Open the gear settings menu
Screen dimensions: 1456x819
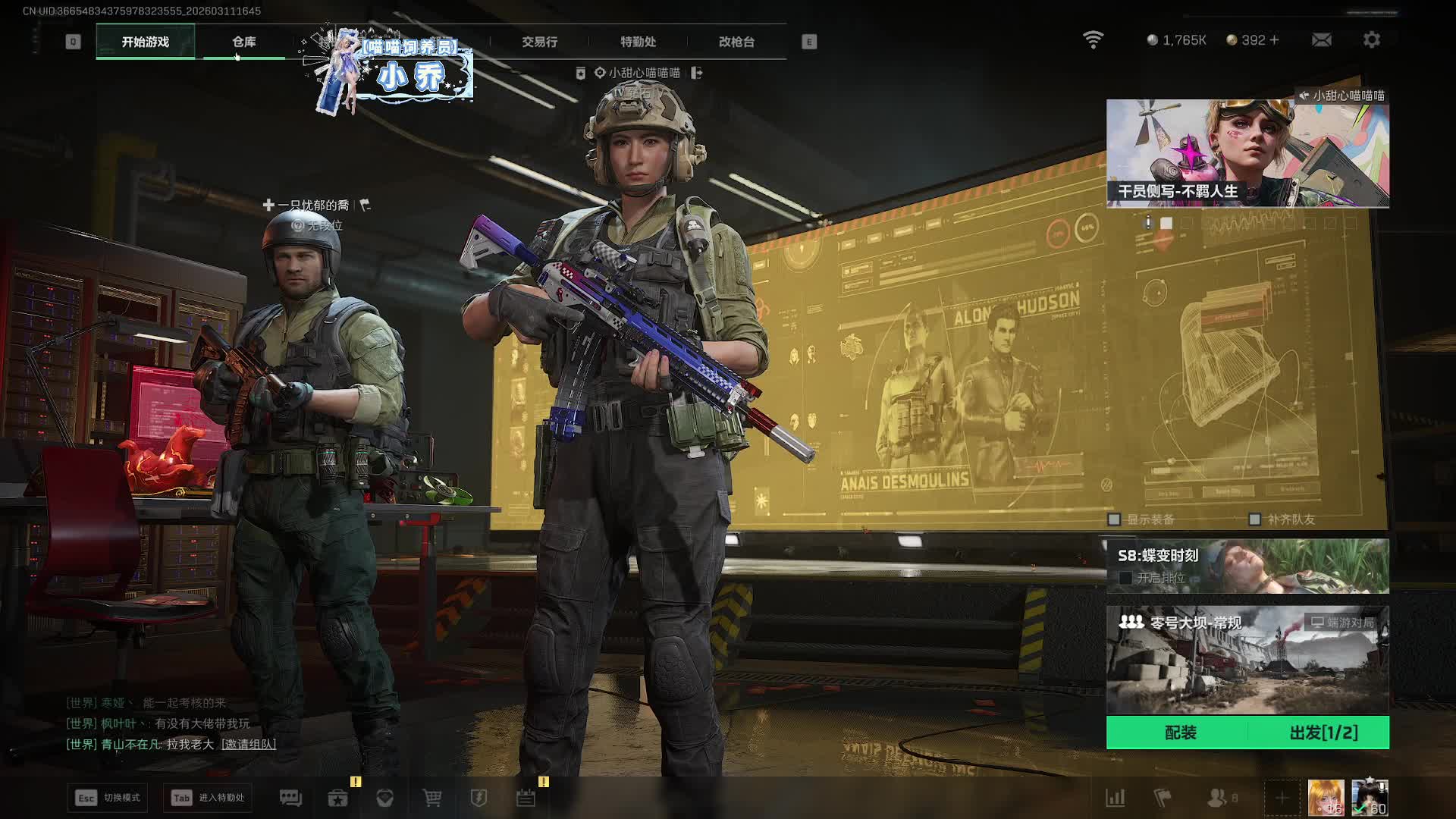(x=1371, y=39)
